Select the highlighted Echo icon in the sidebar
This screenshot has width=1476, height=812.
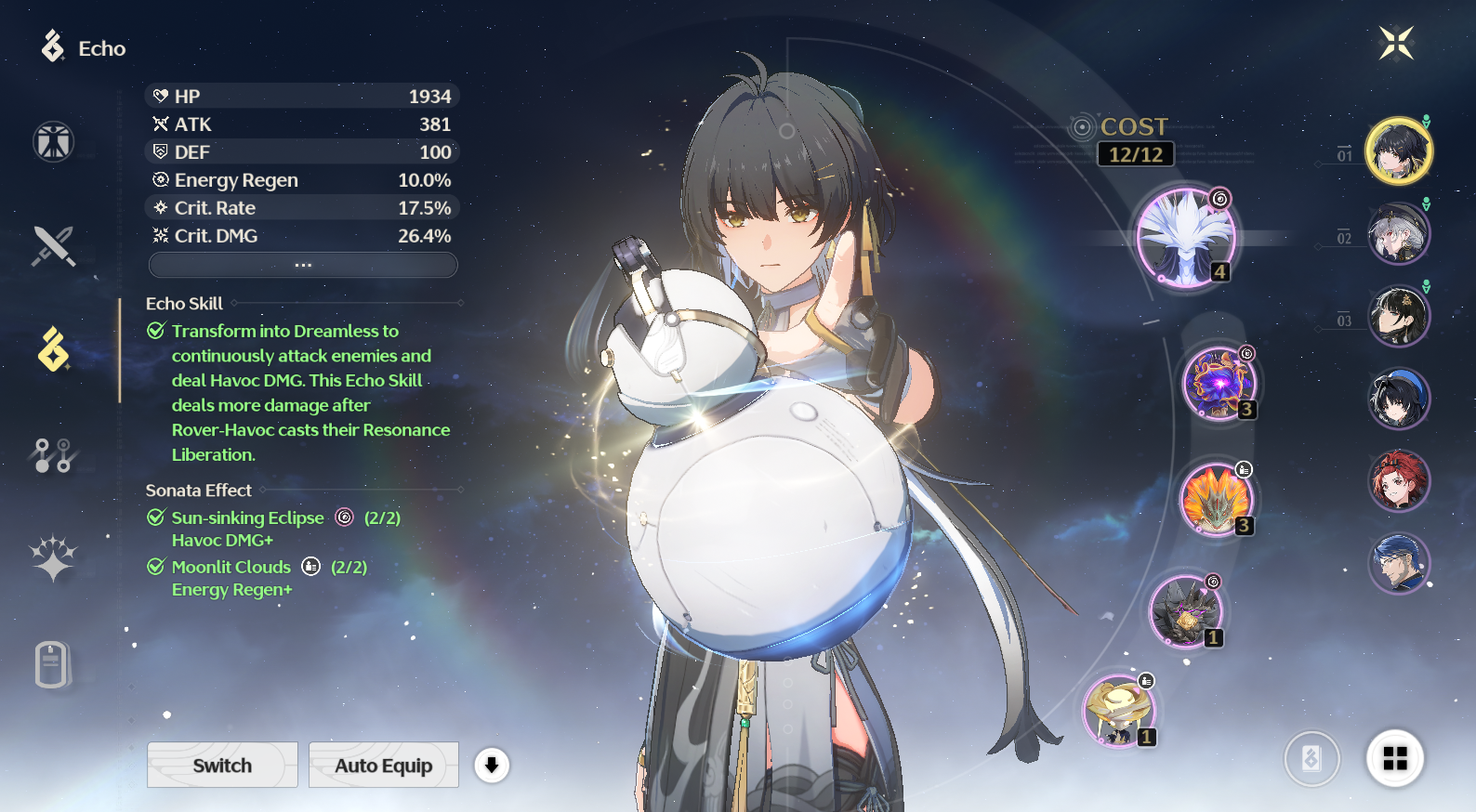[53, 349]
